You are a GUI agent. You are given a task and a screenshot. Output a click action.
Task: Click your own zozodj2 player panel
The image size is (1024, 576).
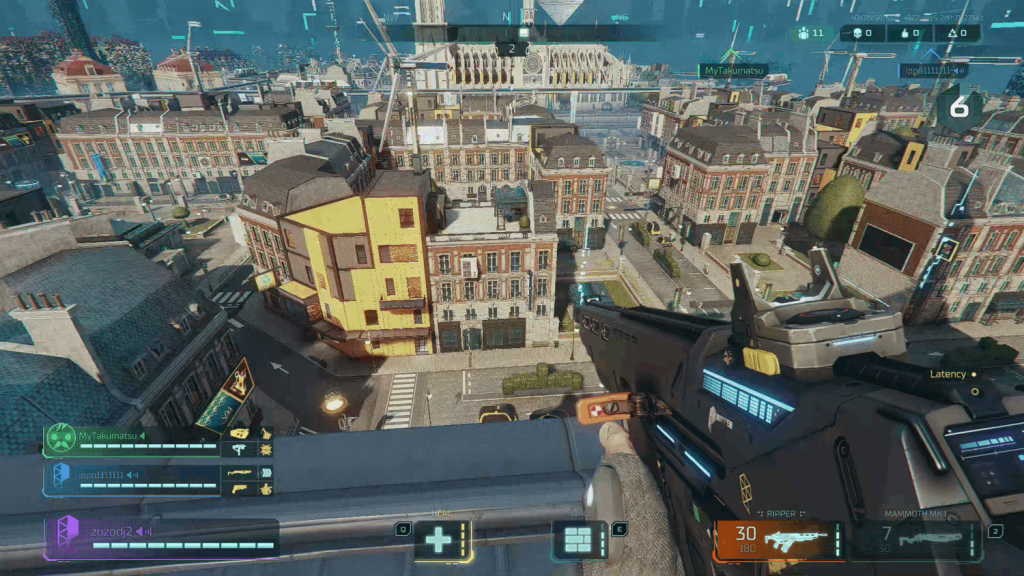pyautogui.click(x=161, y=538)
